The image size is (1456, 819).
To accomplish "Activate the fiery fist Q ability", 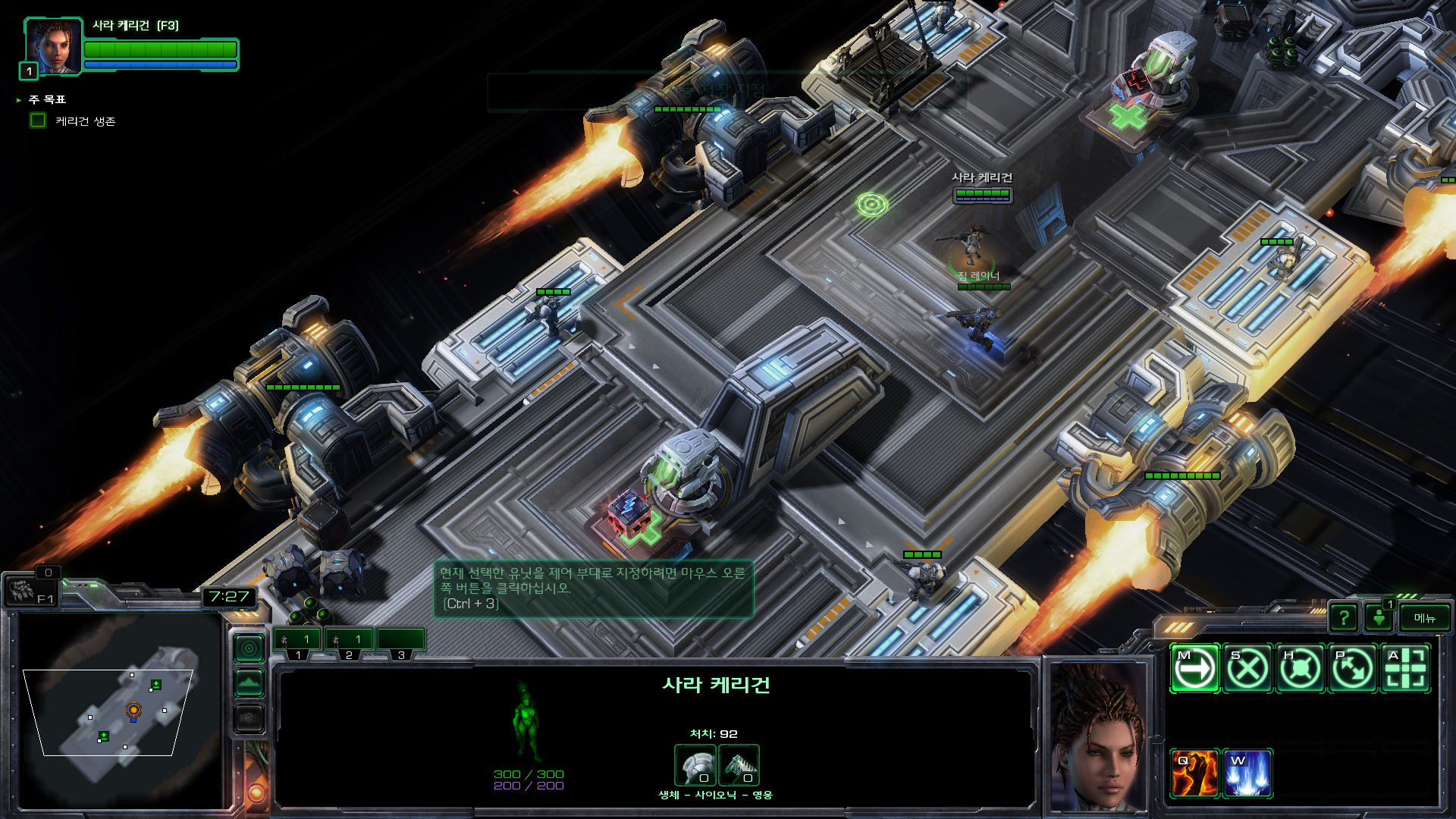I will 1194,773.
